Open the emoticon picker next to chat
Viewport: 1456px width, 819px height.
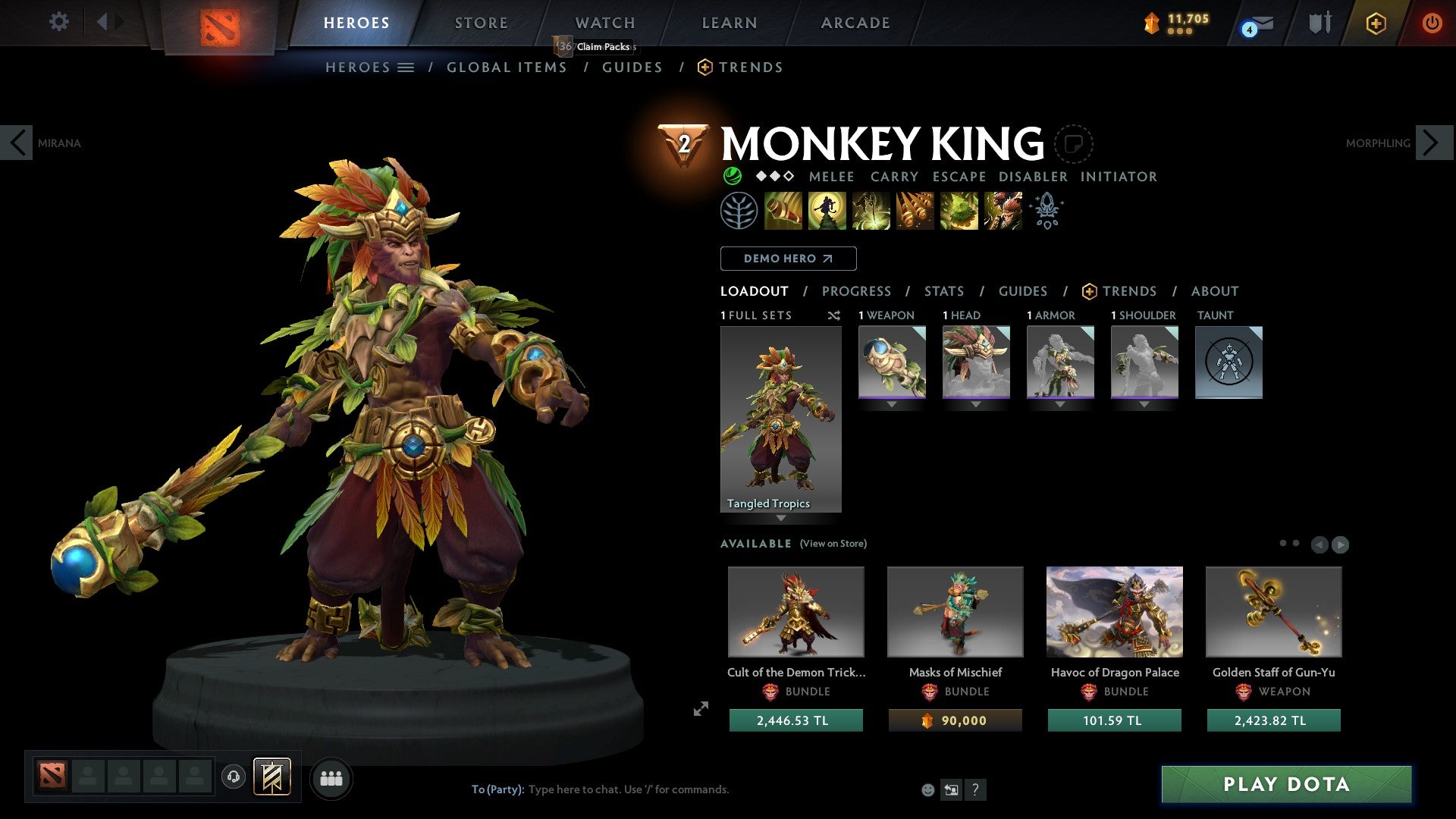point(927,789)
